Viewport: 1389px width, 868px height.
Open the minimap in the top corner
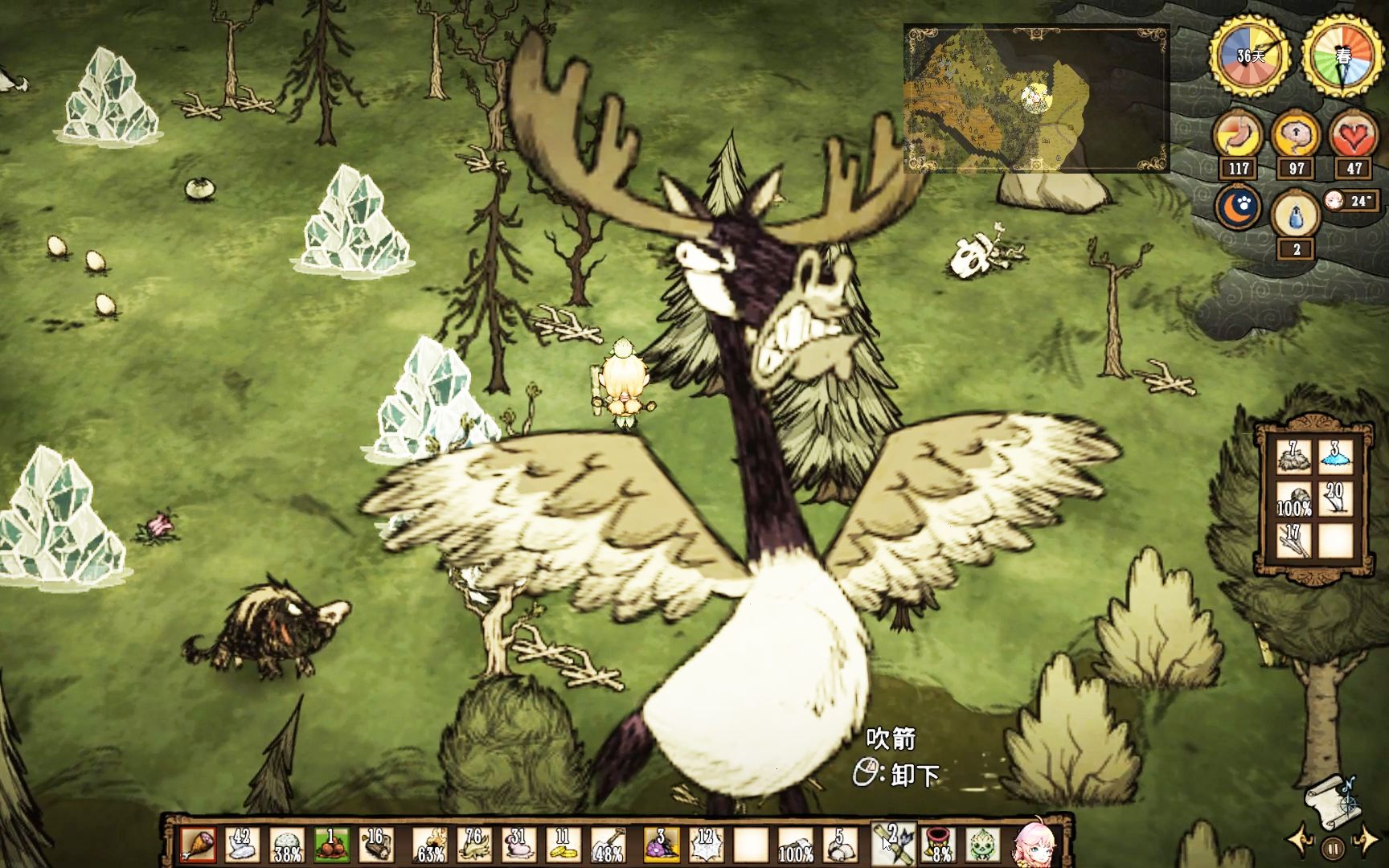pyautogui.click(x=1036, y=98)
